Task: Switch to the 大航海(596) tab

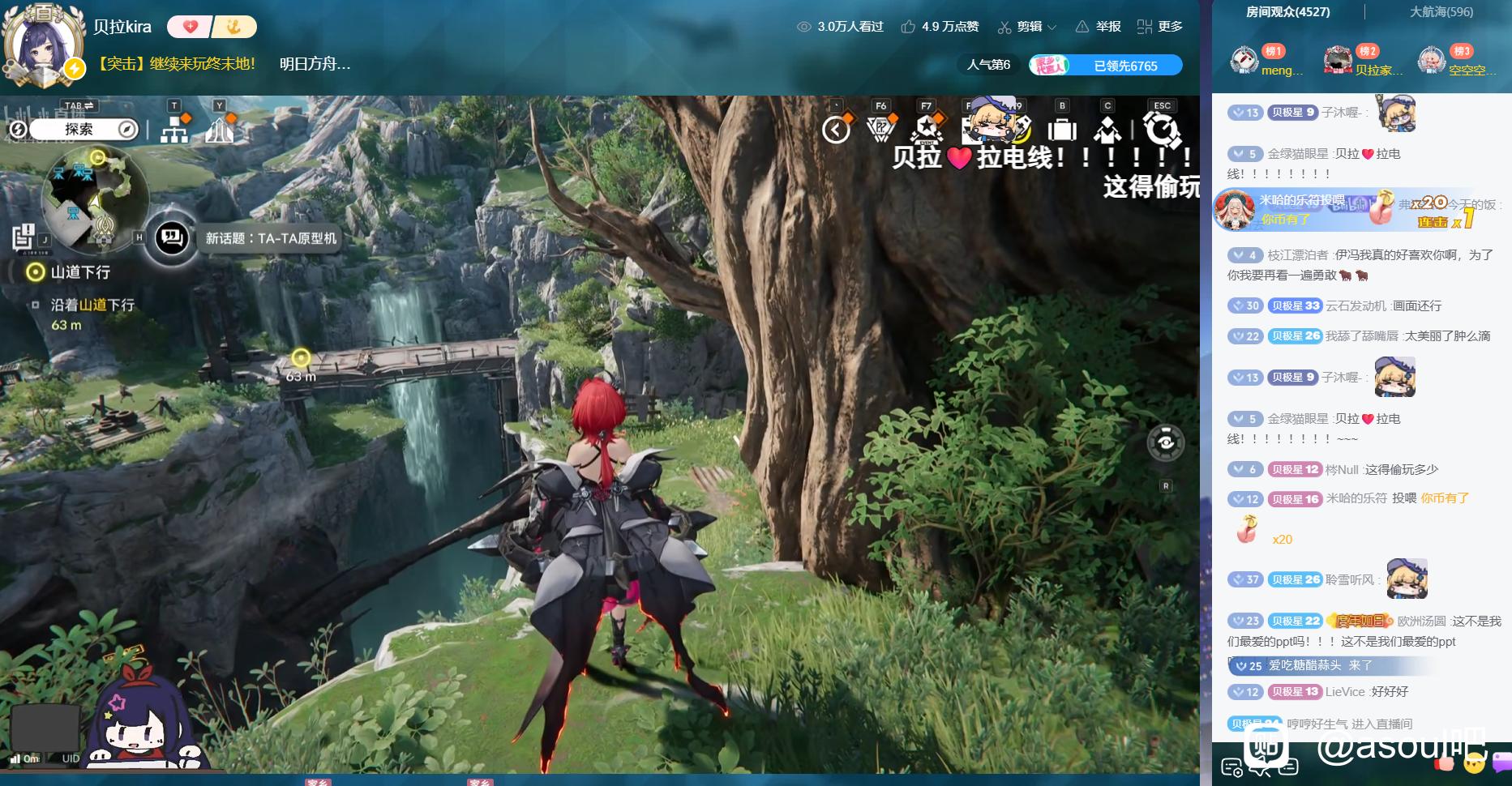Action: 1441,12
